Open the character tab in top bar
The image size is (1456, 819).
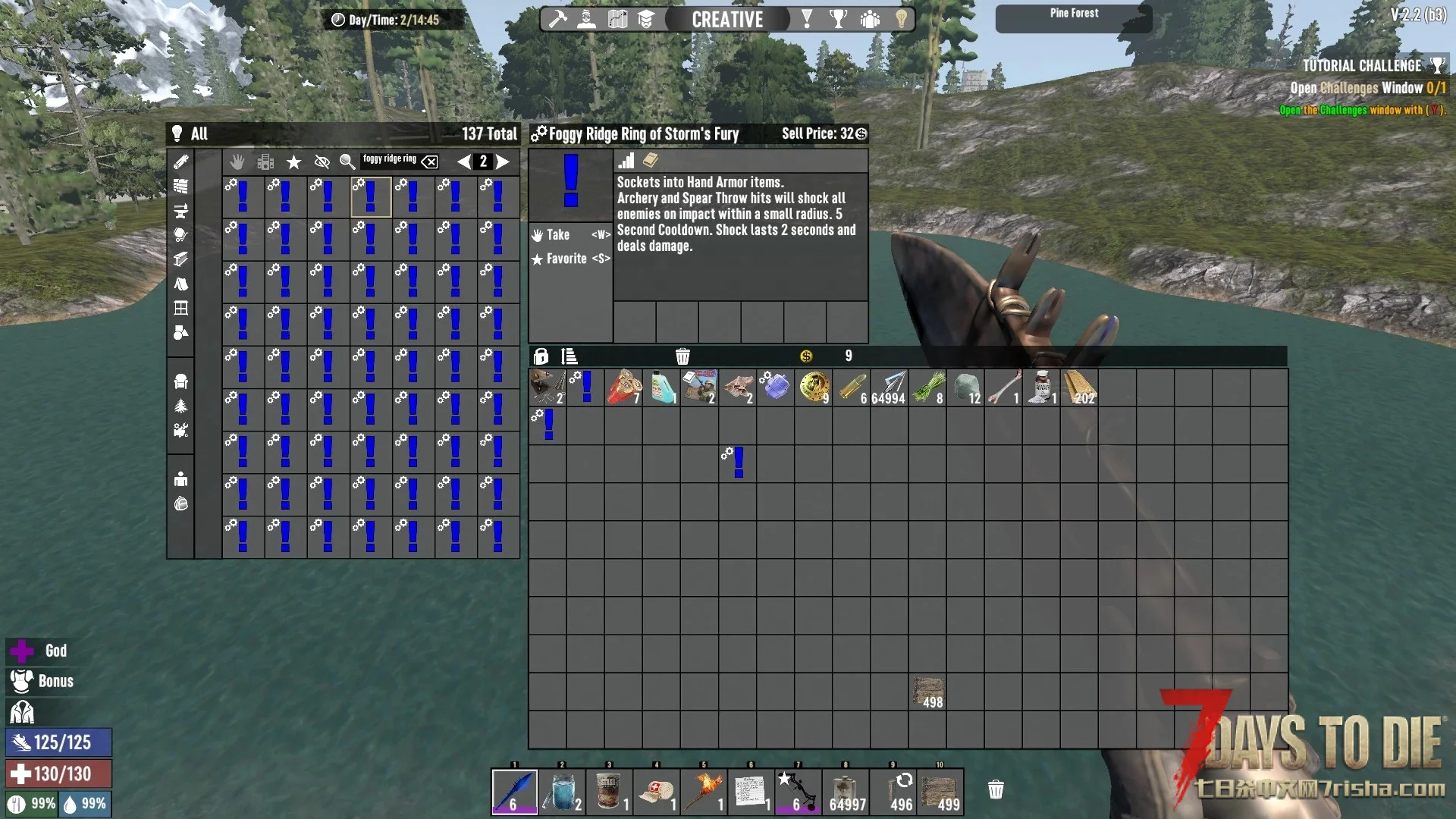(587, 19)
